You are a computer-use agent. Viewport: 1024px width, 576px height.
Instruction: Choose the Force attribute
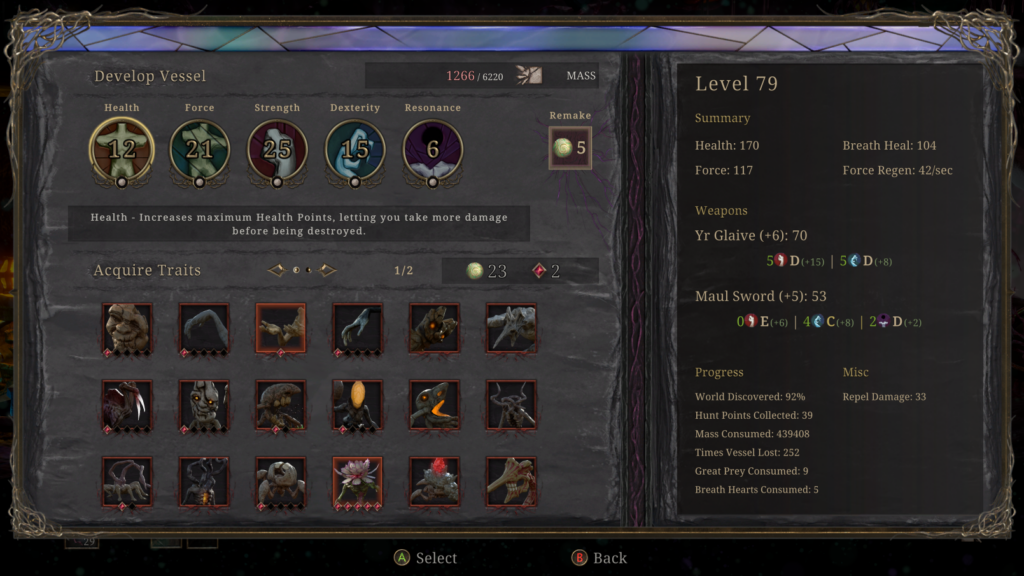click(x=199, y=149)
